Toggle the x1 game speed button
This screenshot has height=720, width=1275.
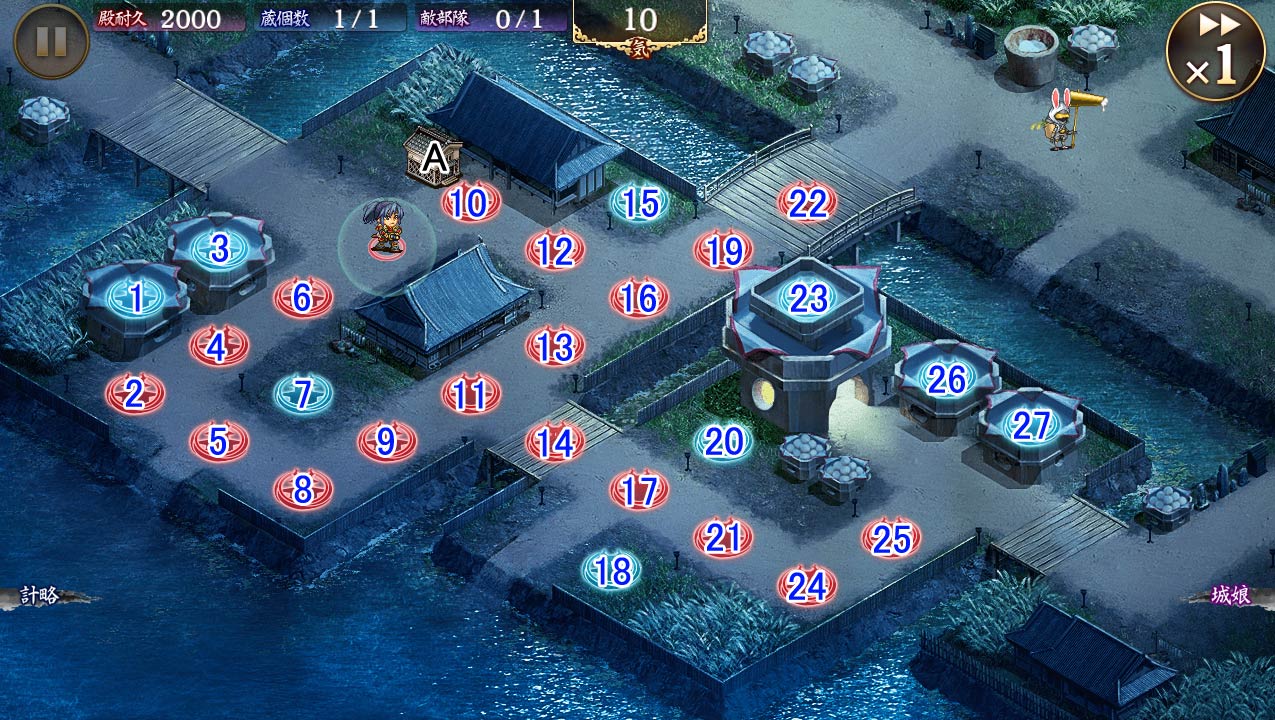1216,51
